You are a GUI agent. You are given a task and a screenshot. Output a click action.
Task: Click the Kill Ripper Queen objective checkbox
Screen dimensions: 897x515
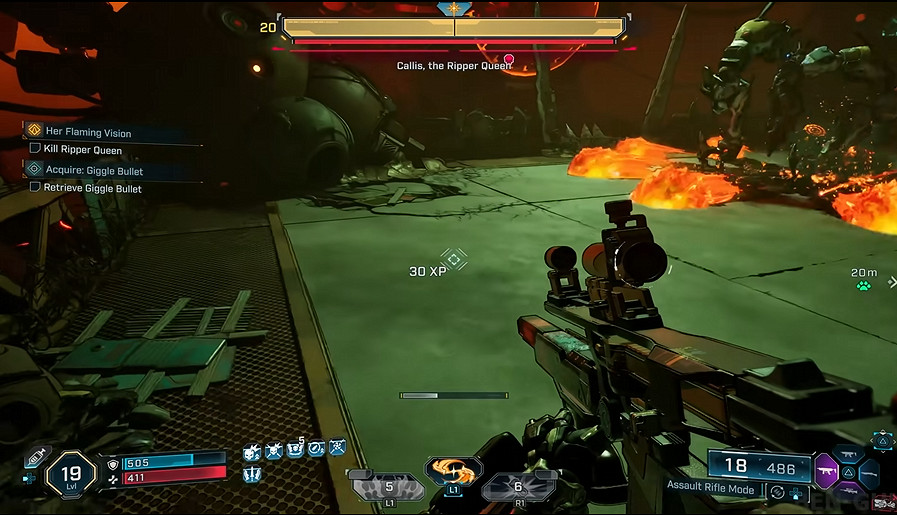[x=36, y=150]
